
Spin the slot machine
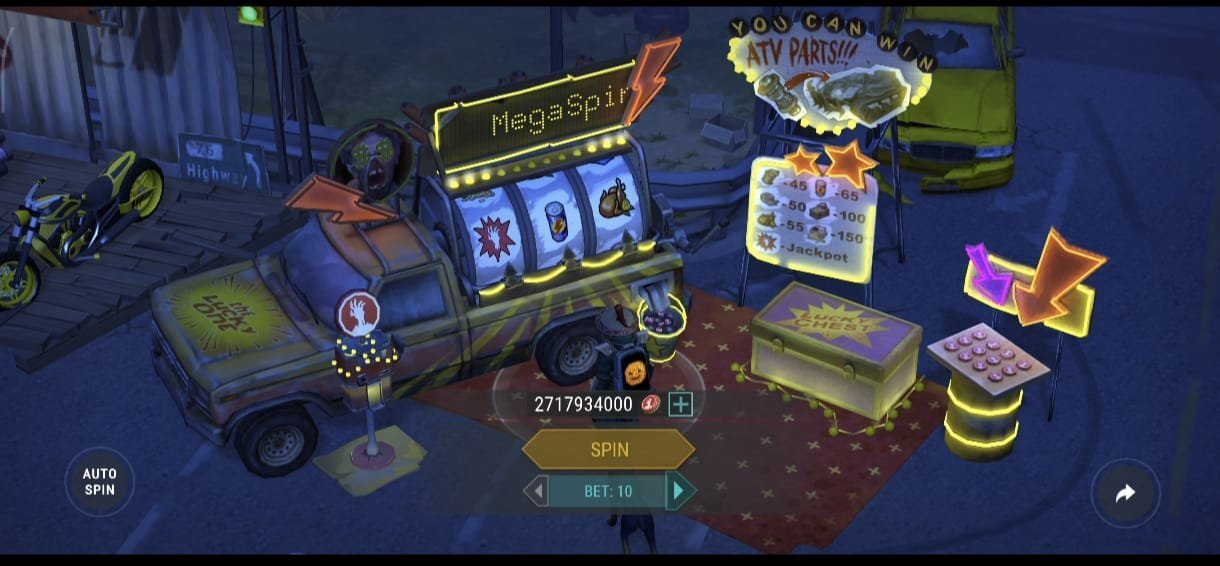tap(609, 449)
